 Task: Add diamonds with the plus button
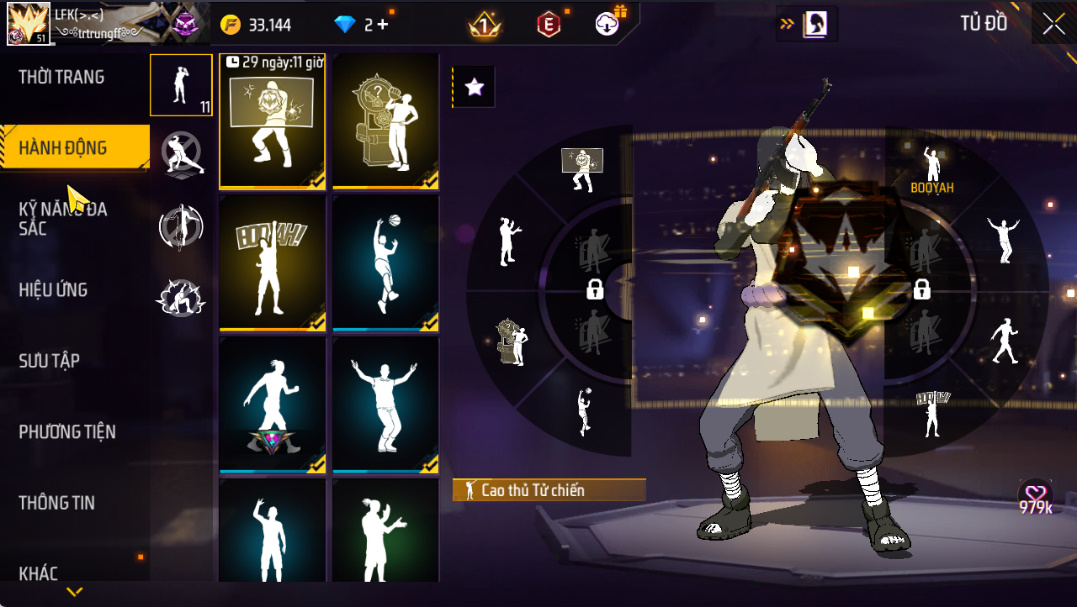383,25
